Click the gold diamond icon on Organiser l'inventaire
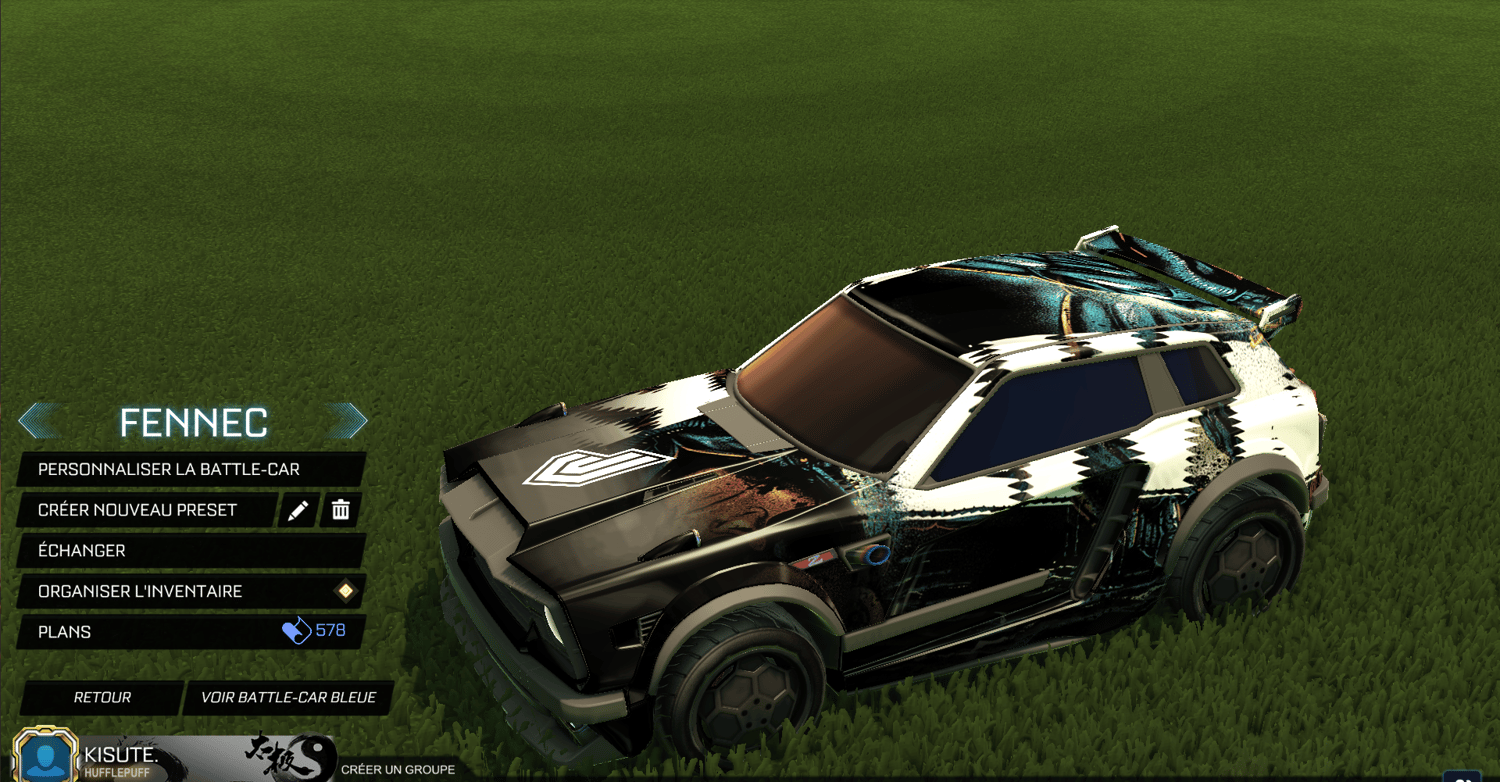Viewport: 1500px width, 782px height. point(345,591)
